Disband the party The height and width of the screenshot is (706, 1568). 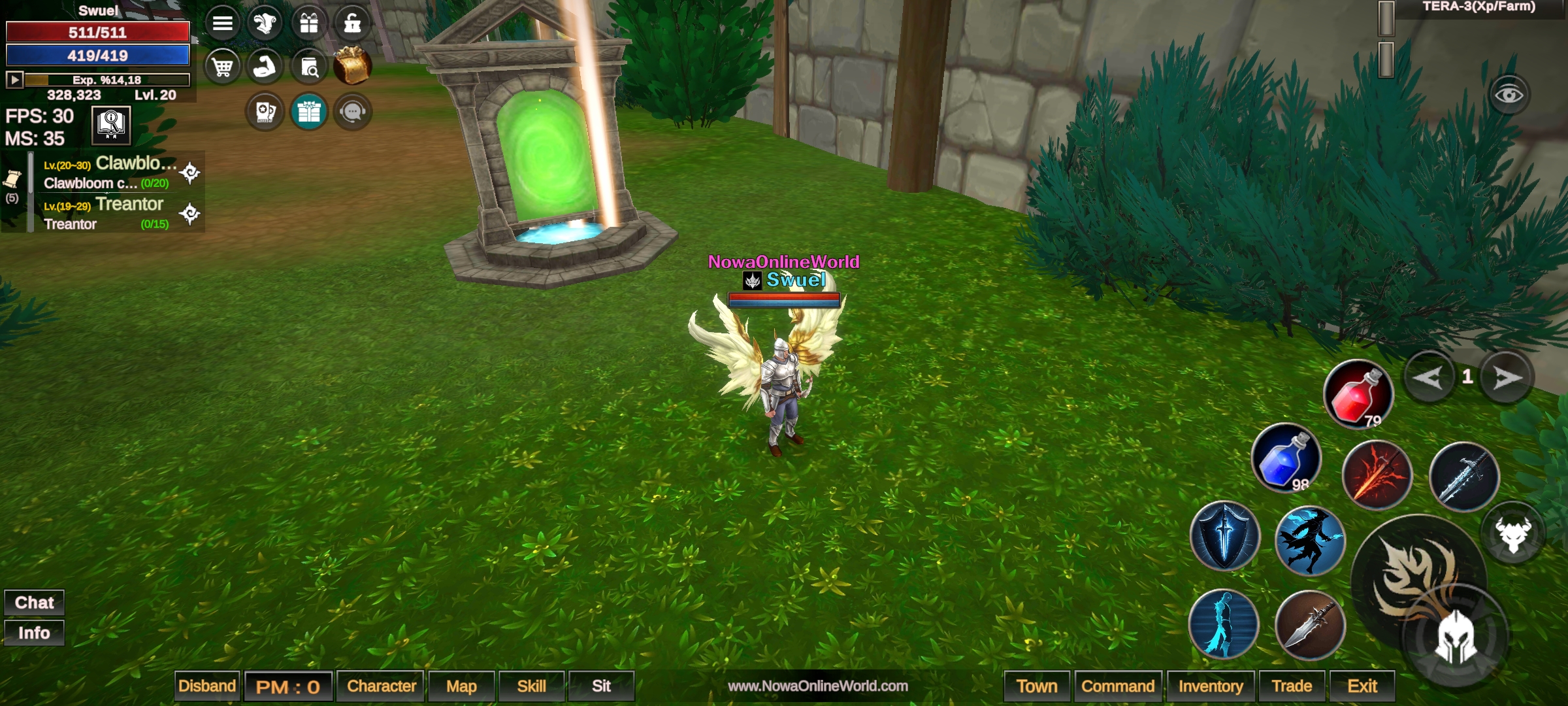point(207,686)
